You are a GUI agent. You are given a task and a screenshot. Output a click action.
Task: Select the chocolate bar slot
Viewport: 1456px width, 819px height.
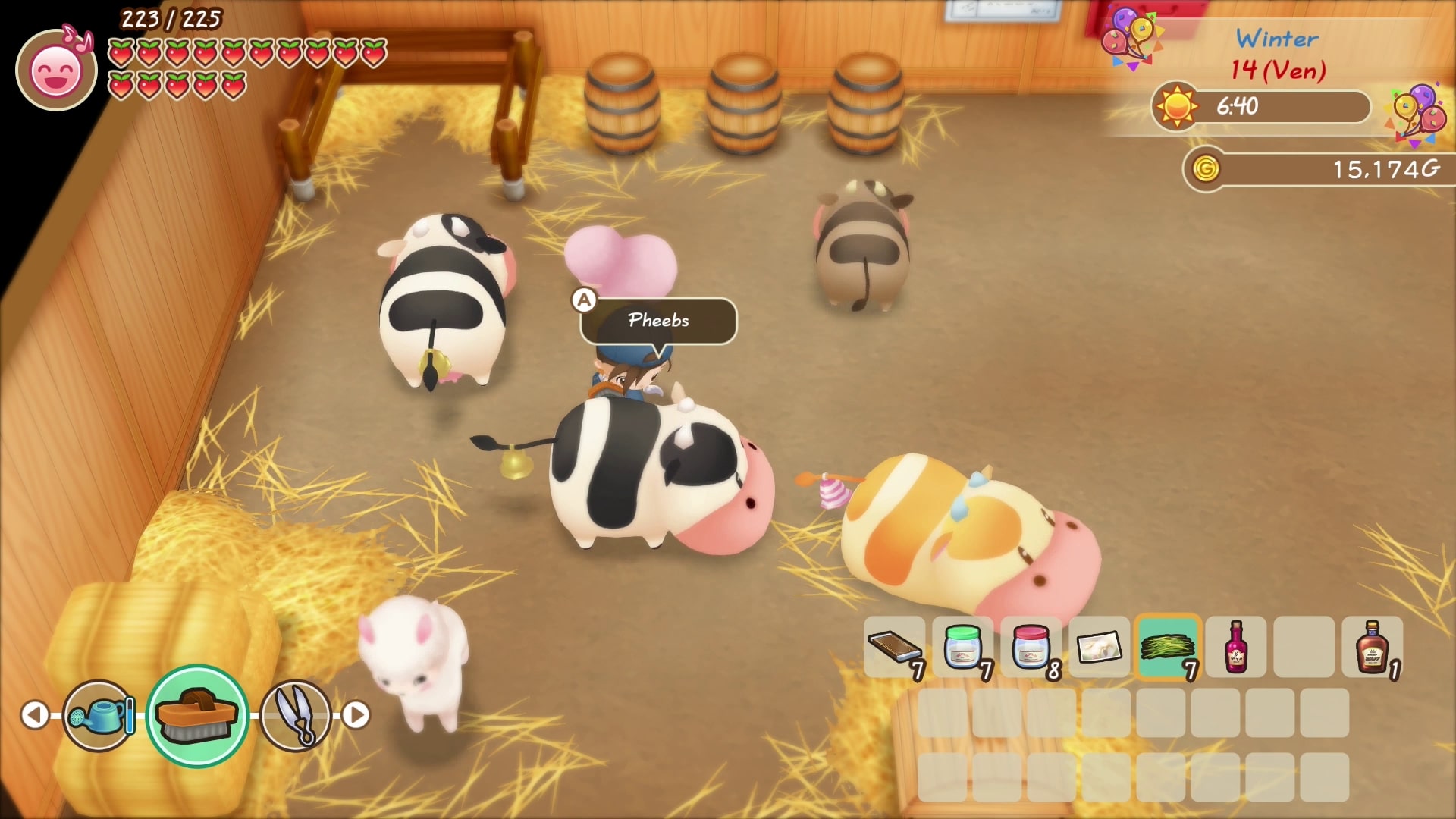click(x=895, y=647)
